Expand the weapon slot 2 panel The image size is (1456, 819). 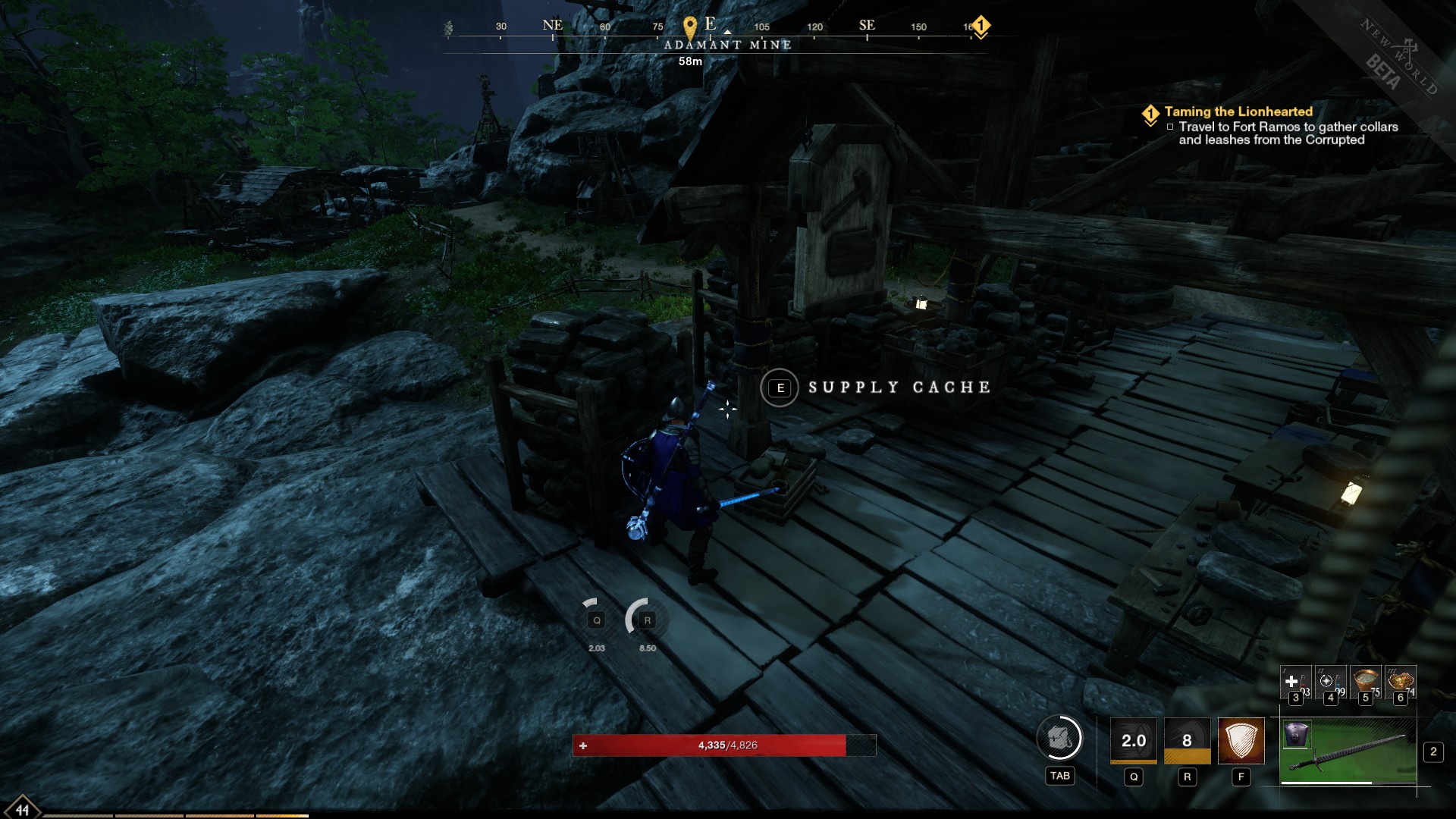1433,752
